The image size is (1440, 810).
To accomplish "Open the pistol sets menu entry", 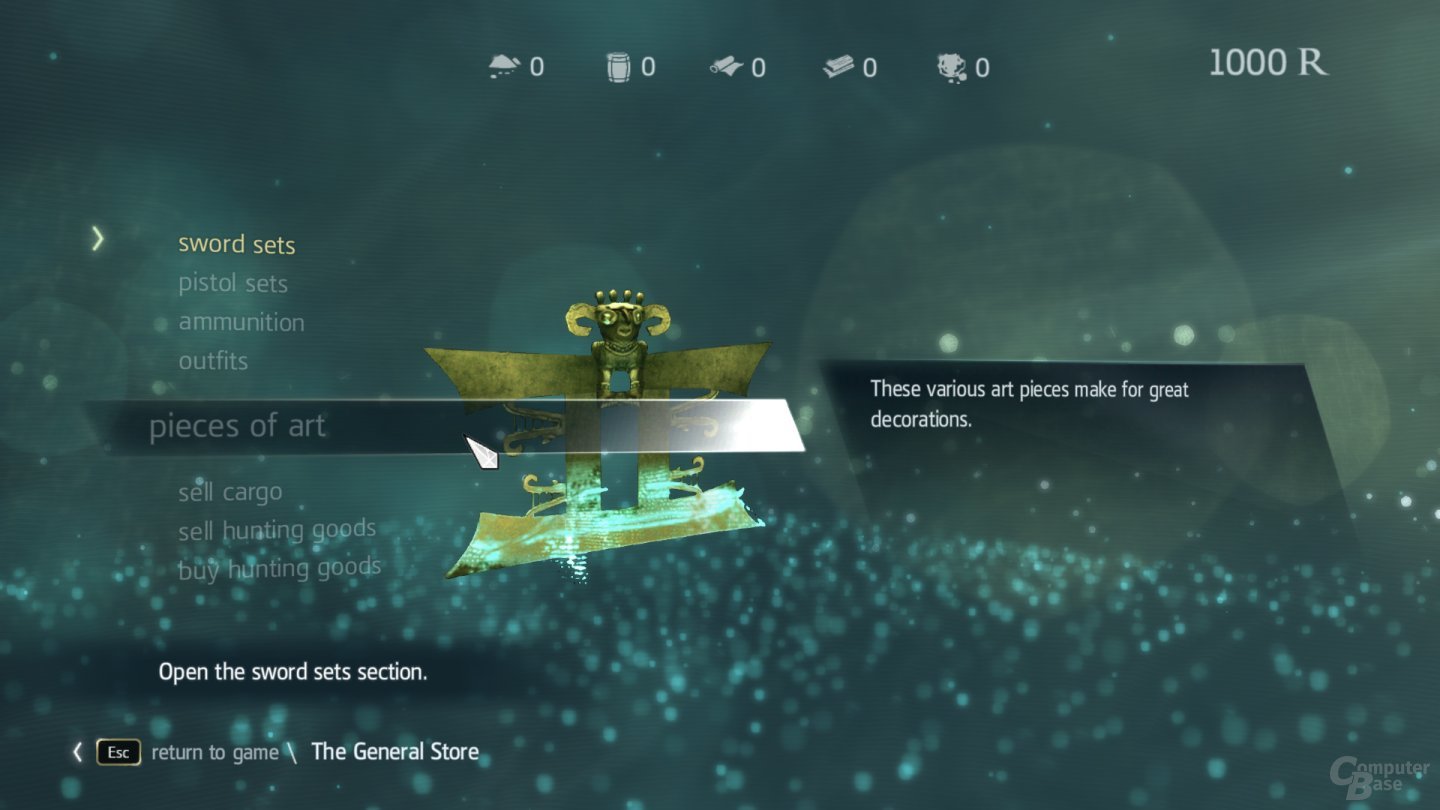I will point(232,284).
